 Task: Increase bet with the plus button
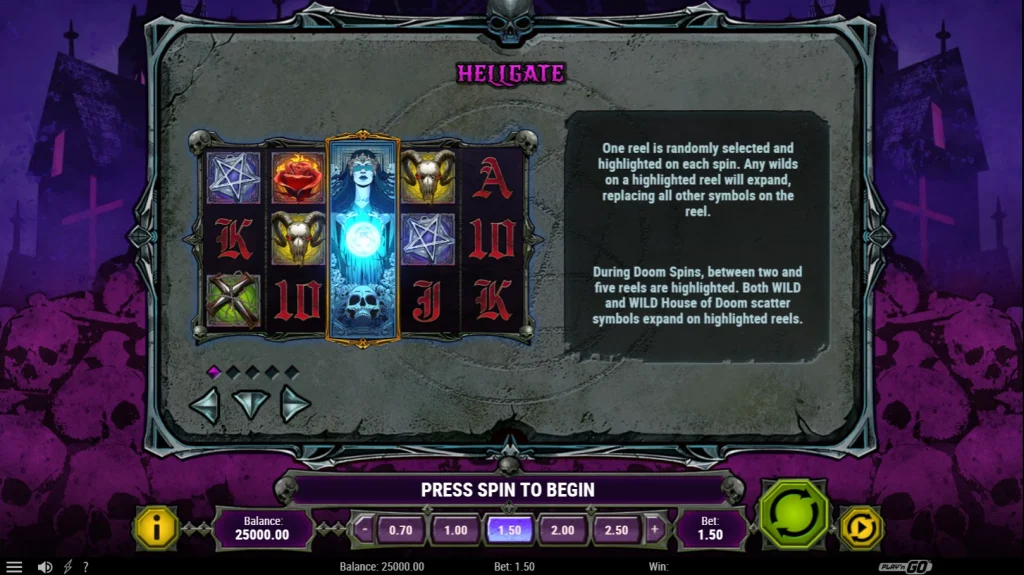point(655,530)
